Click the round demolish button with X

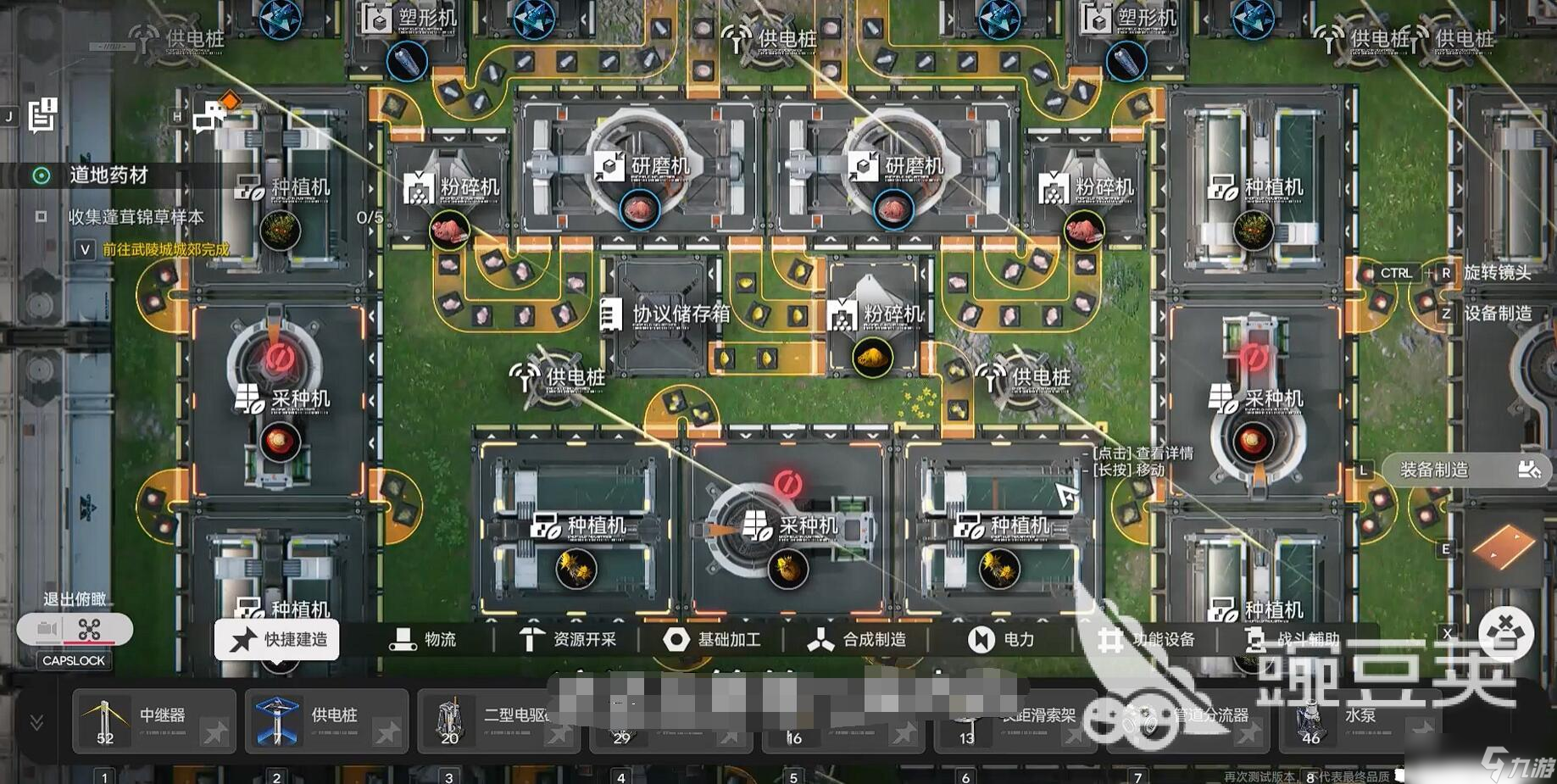click(1505, 631)
